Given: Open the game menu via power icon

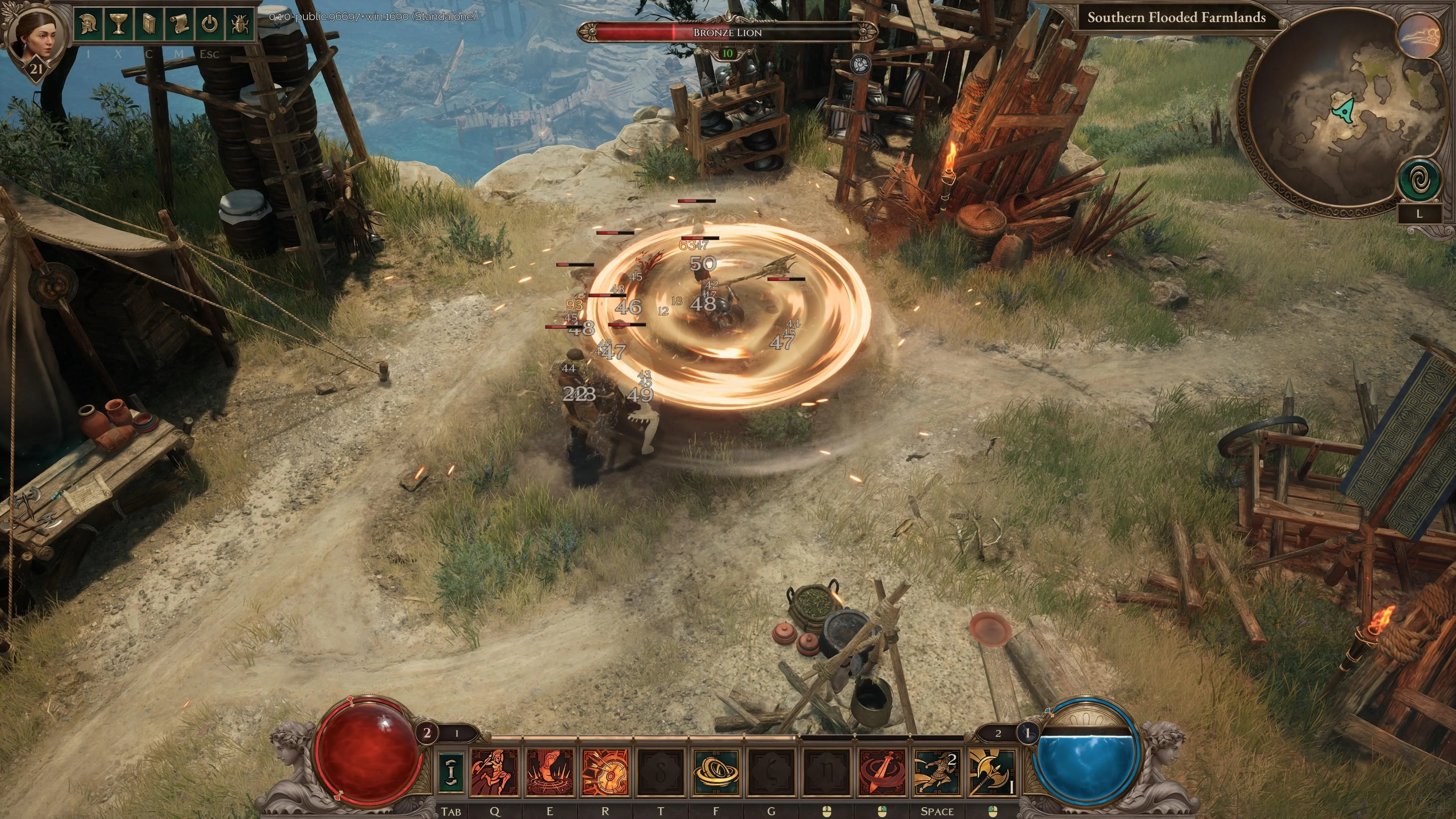Looking at the screenshot, I should (210, 24).
